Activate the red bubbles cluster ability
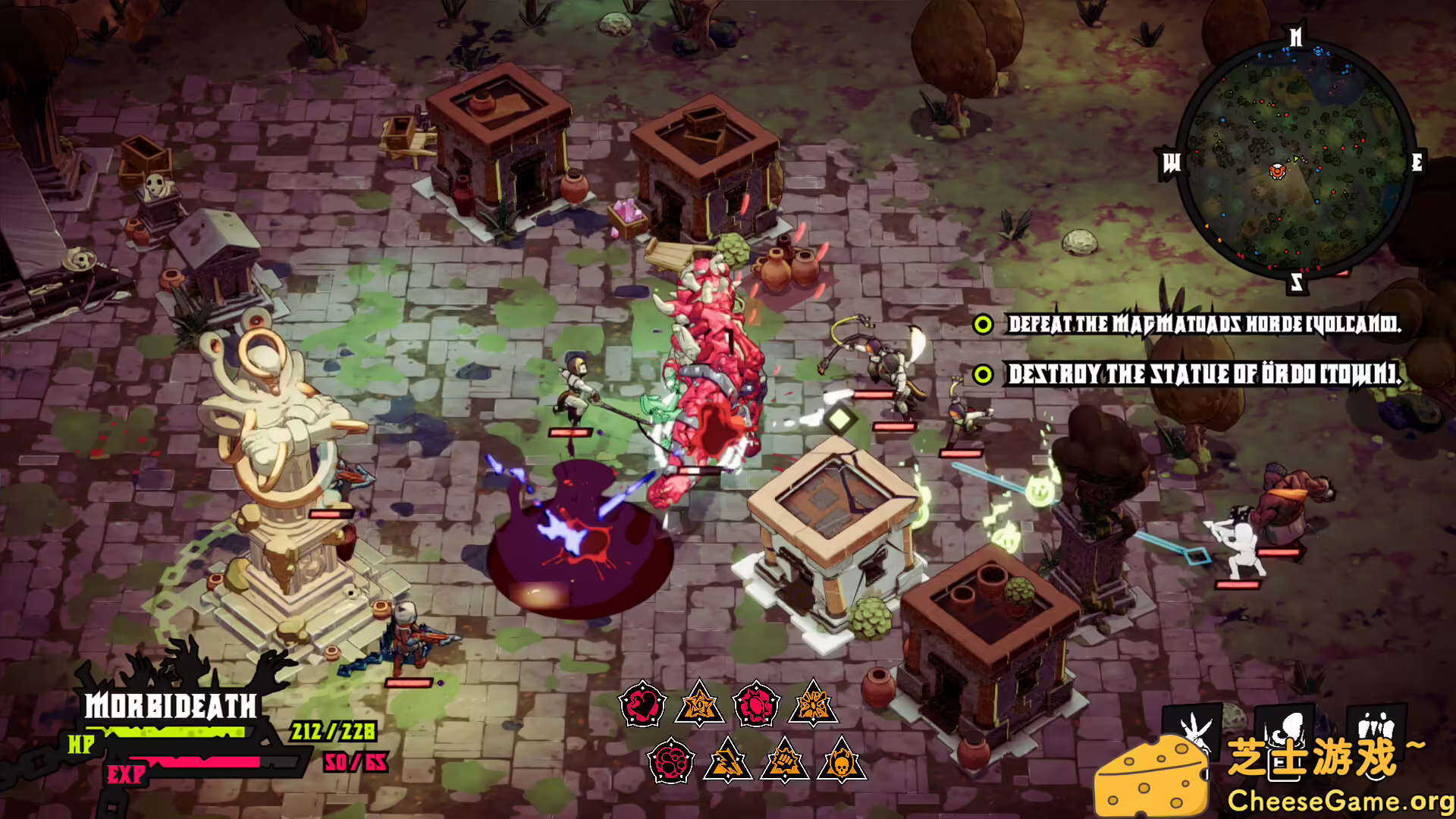 click(x=671, y=761)
